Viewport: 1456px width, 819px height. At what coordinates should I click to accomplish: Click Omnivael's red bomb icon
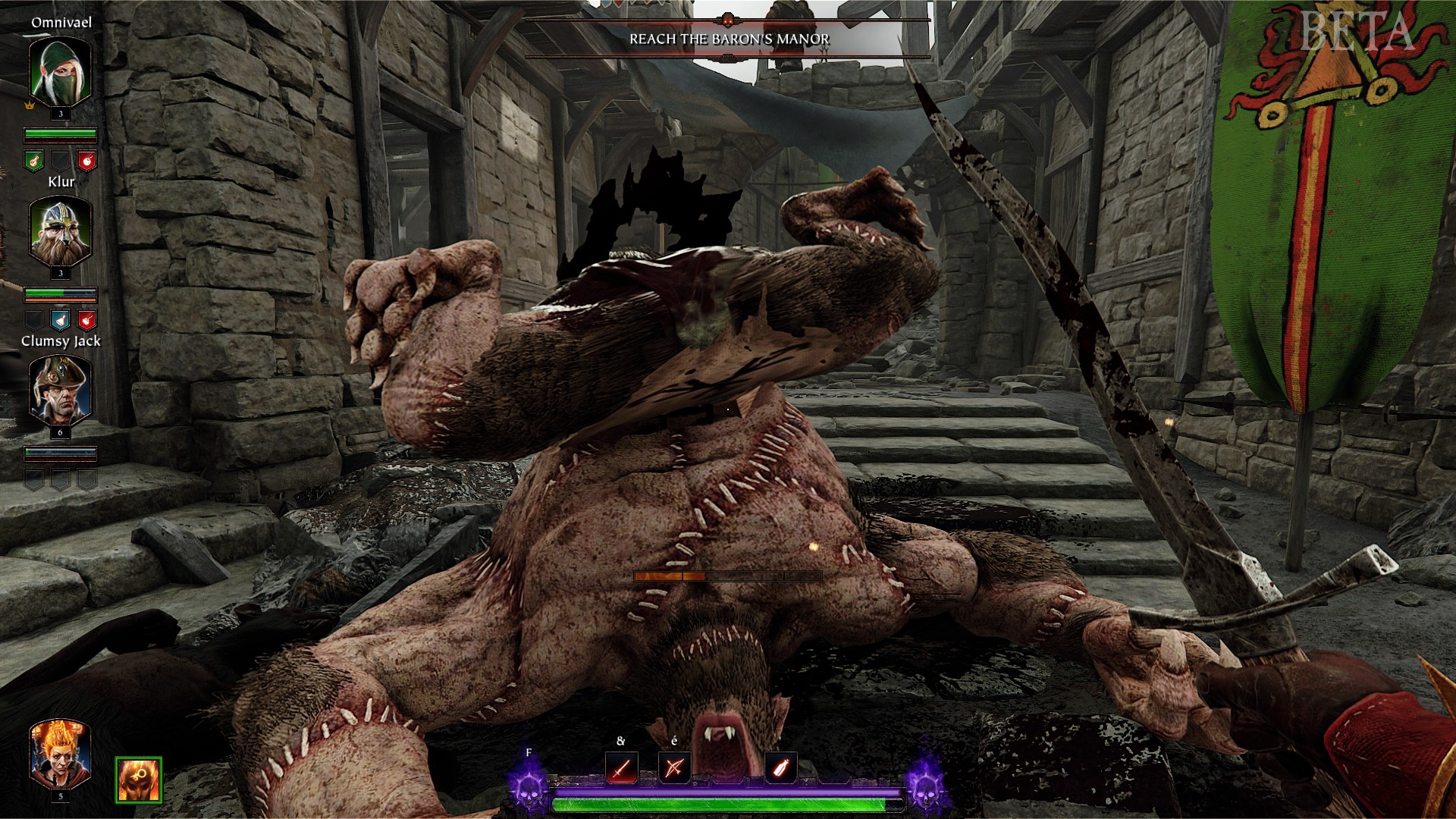point(87,161)
